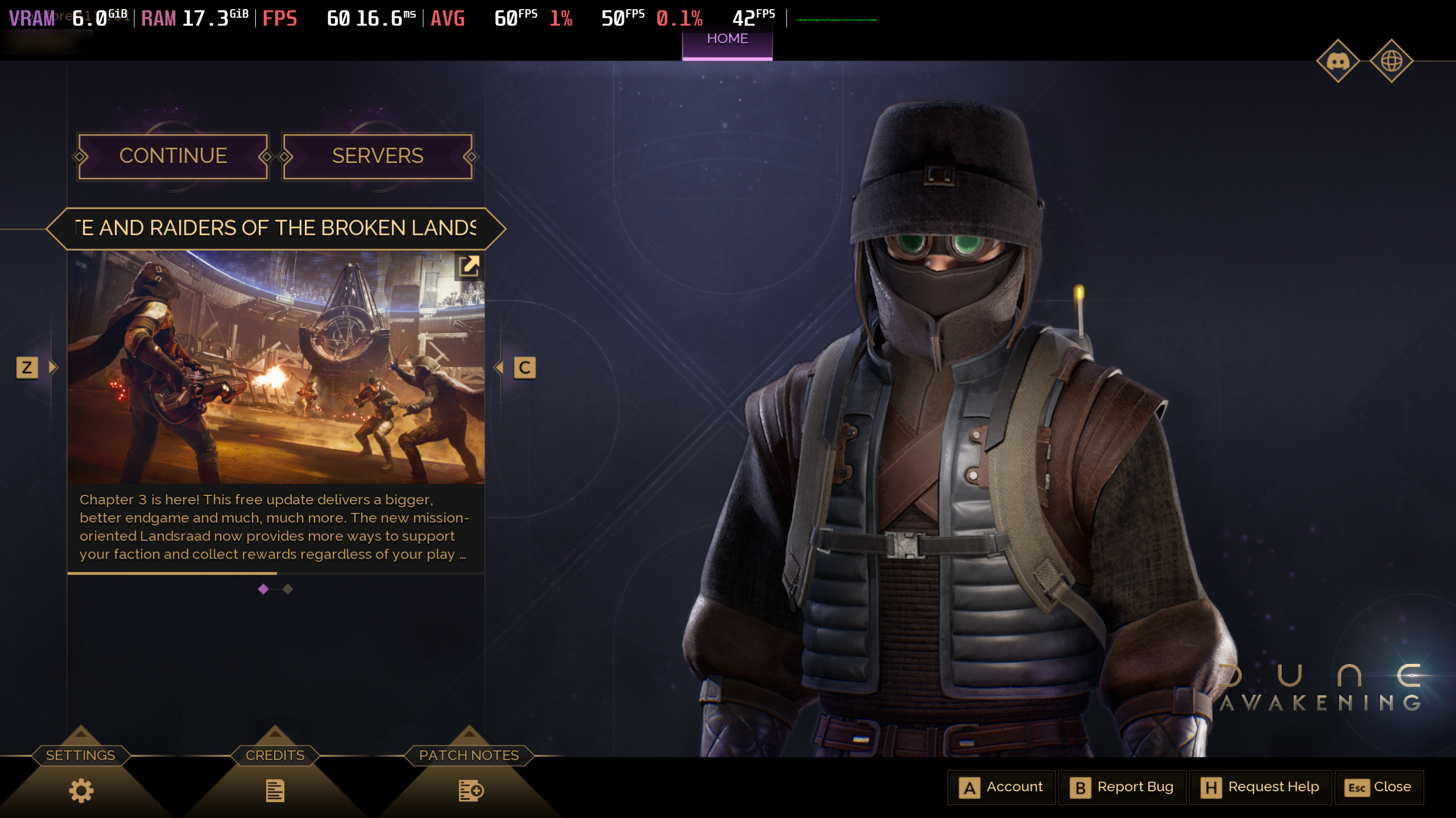Open the Credits document icon

pos(275,790)
